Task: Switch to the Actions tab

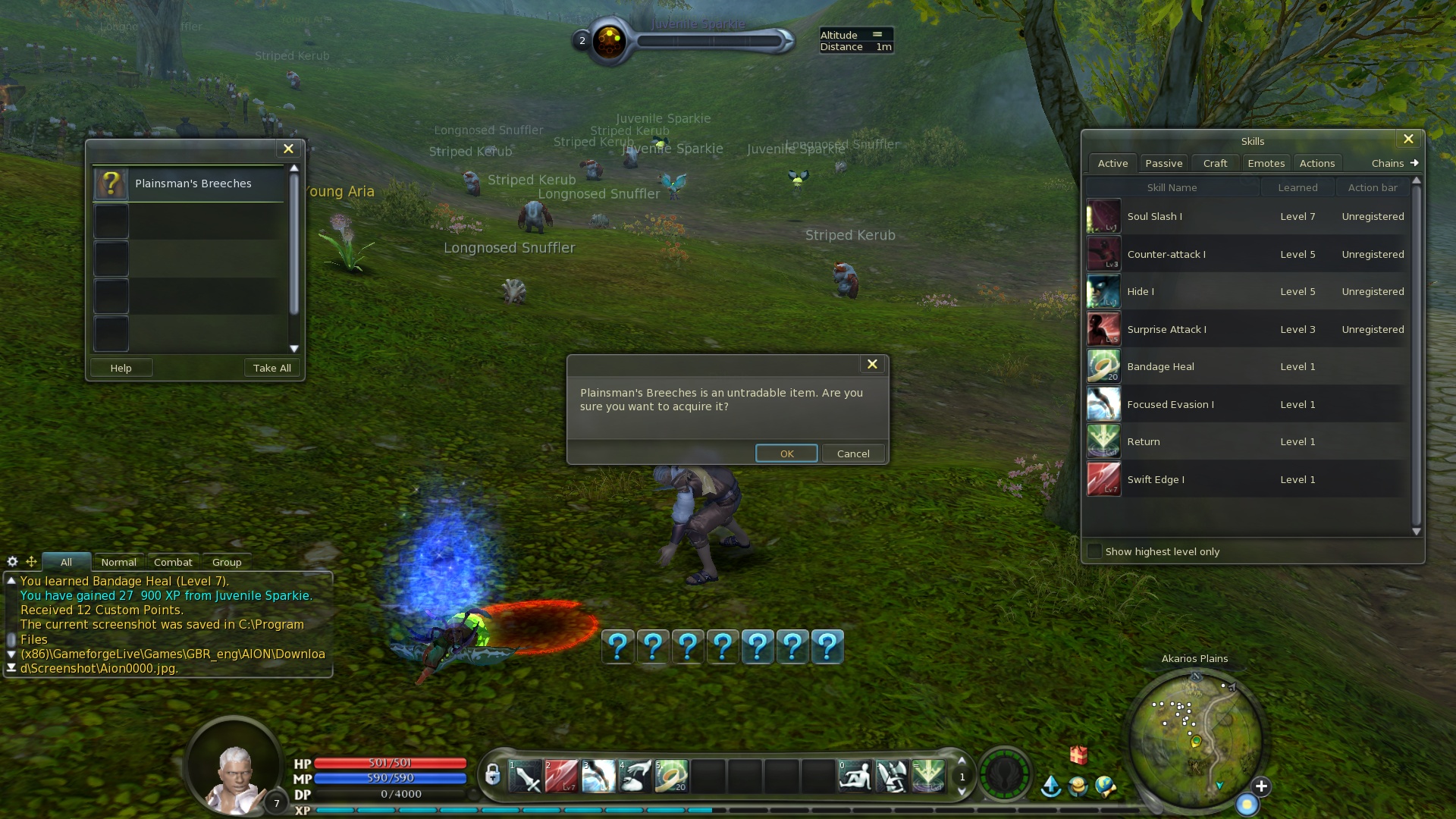Action: pos(1316,163)
